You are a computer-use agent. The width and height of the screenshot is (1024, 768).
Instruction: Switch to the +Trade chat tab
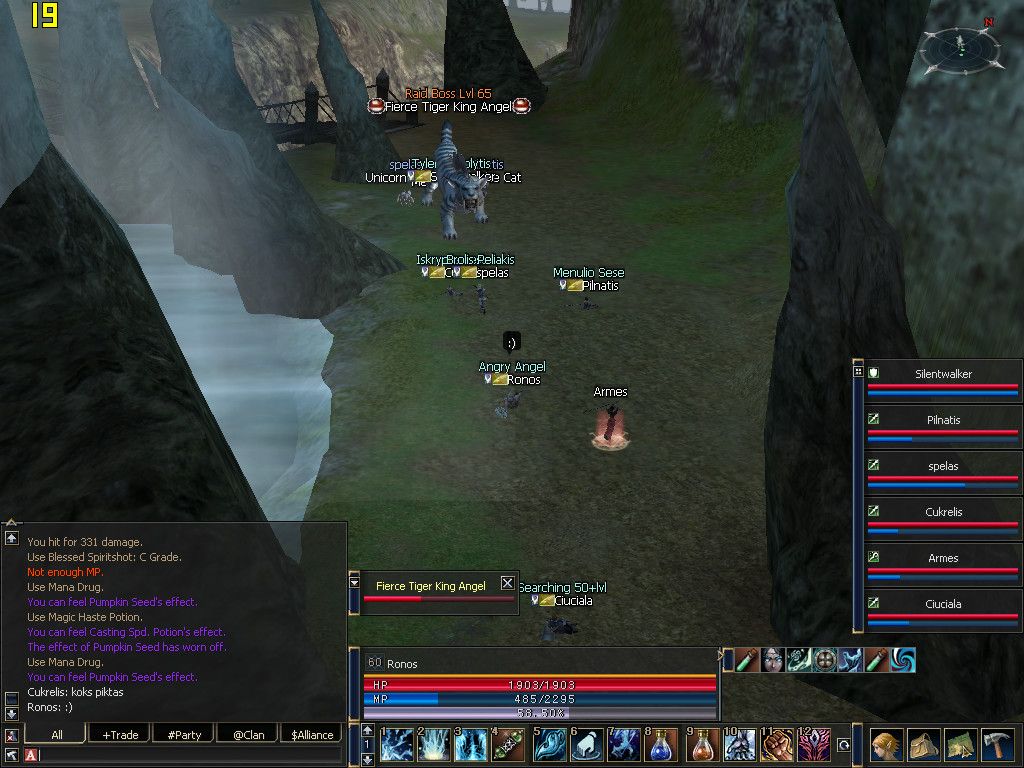click(120, 735)
